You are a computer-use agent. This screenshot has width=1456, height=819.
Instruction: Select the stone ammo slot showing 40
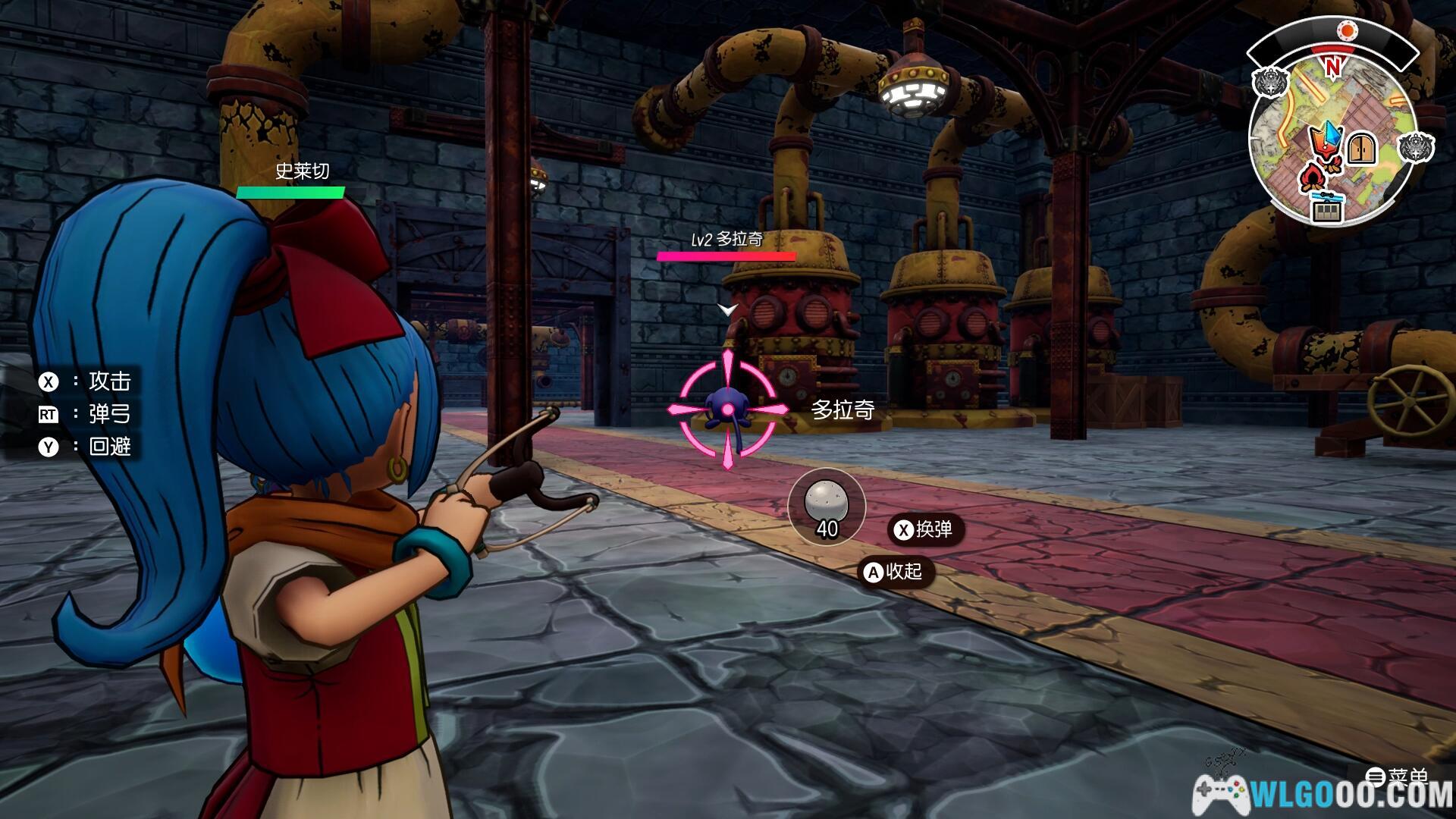click(826, 507)
